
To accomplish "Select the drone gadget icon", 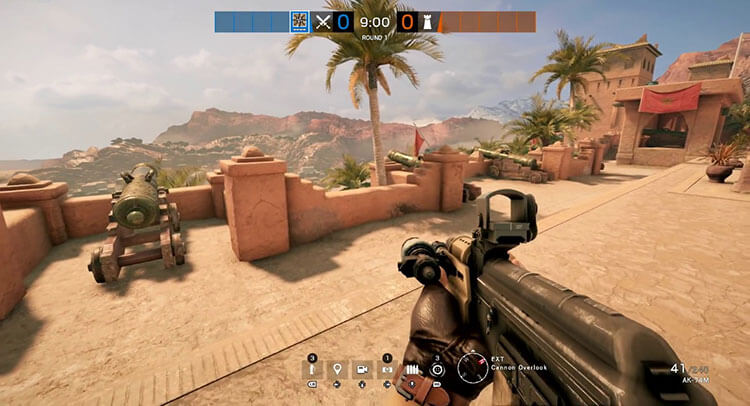I will 387,370.
